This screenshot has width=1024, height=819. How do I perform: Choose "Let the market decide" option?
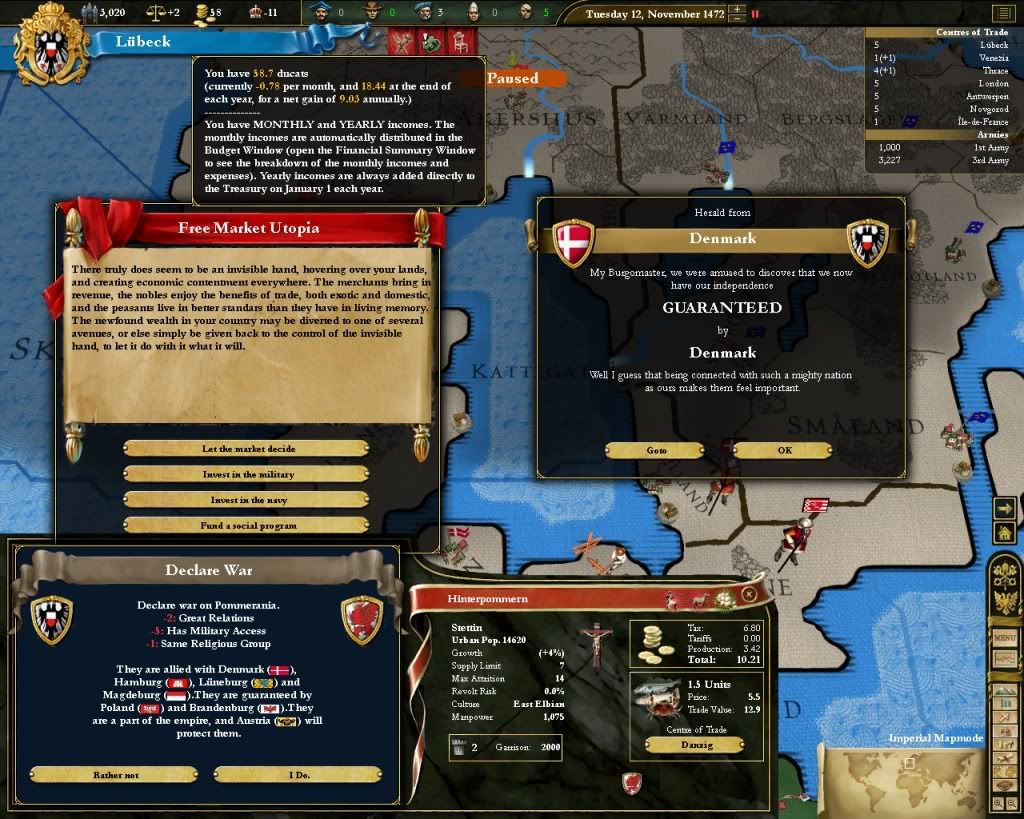click(248, 449)
